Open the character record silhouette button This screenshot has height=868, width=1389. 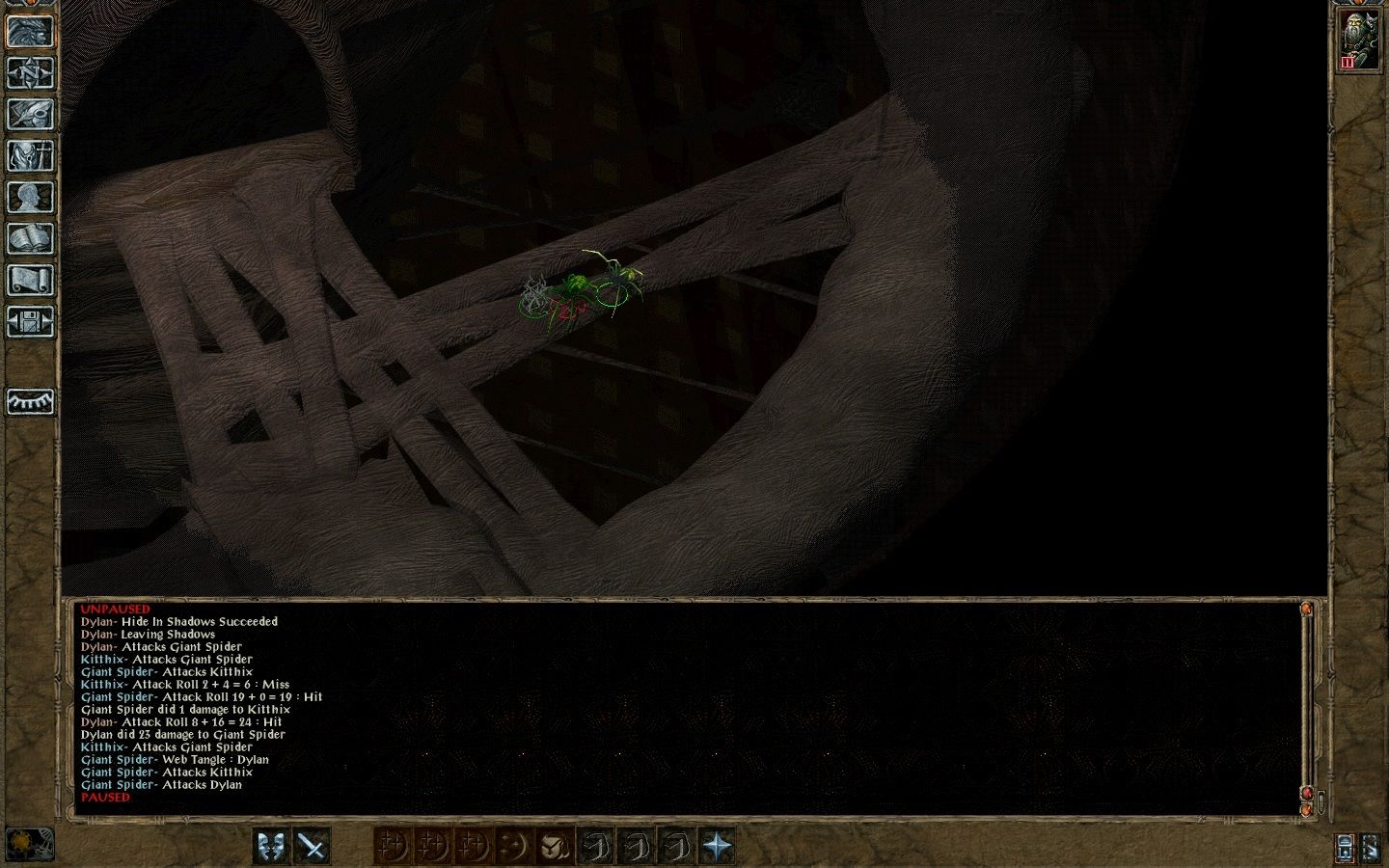[30, 198]
